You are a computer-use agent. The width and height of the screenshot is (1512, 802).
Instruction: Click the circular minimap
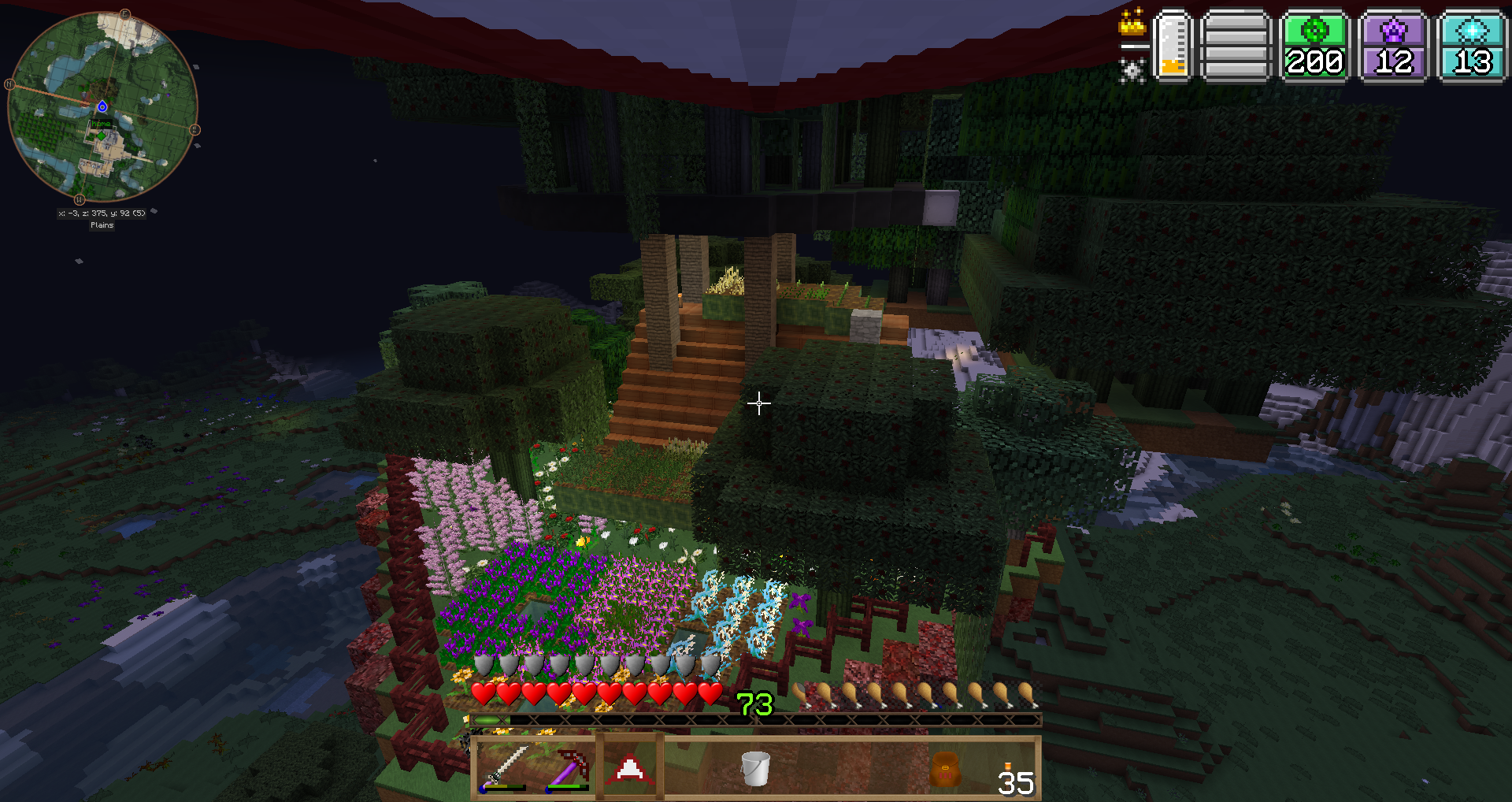(x=102, y=106)
